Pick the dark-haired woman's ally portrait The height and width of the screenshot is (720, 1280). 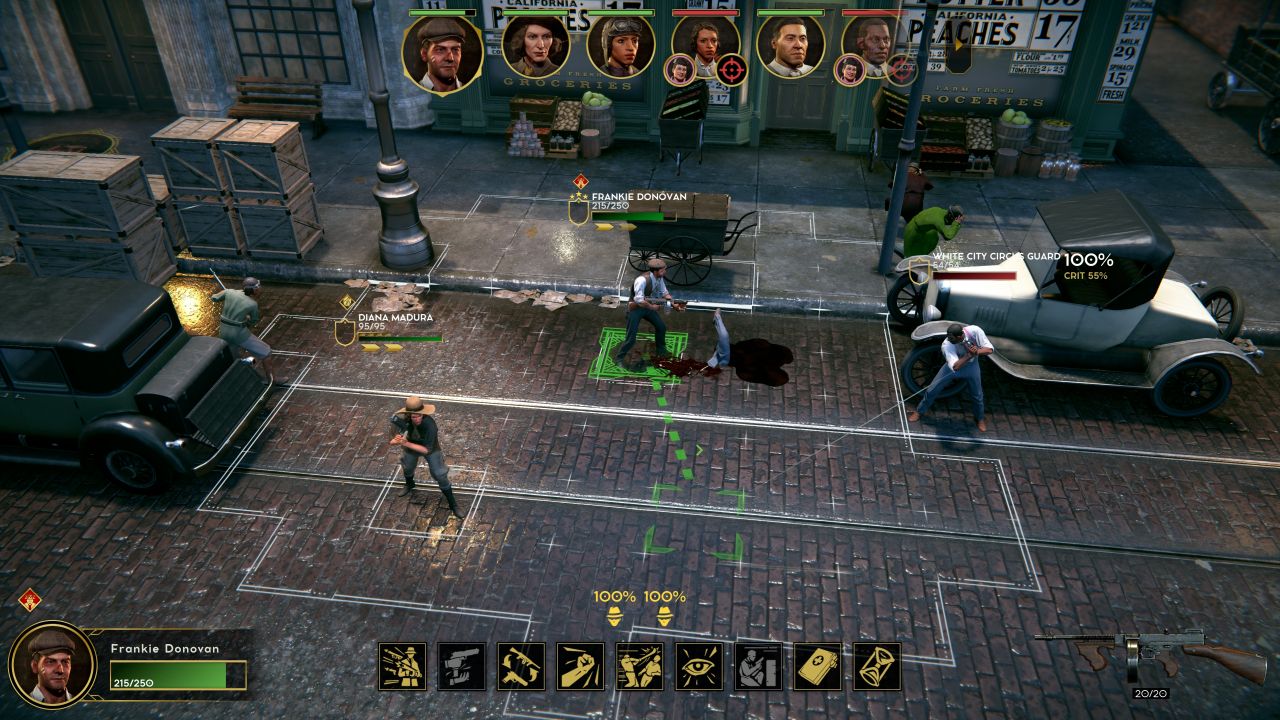click(x=536, y=46)
